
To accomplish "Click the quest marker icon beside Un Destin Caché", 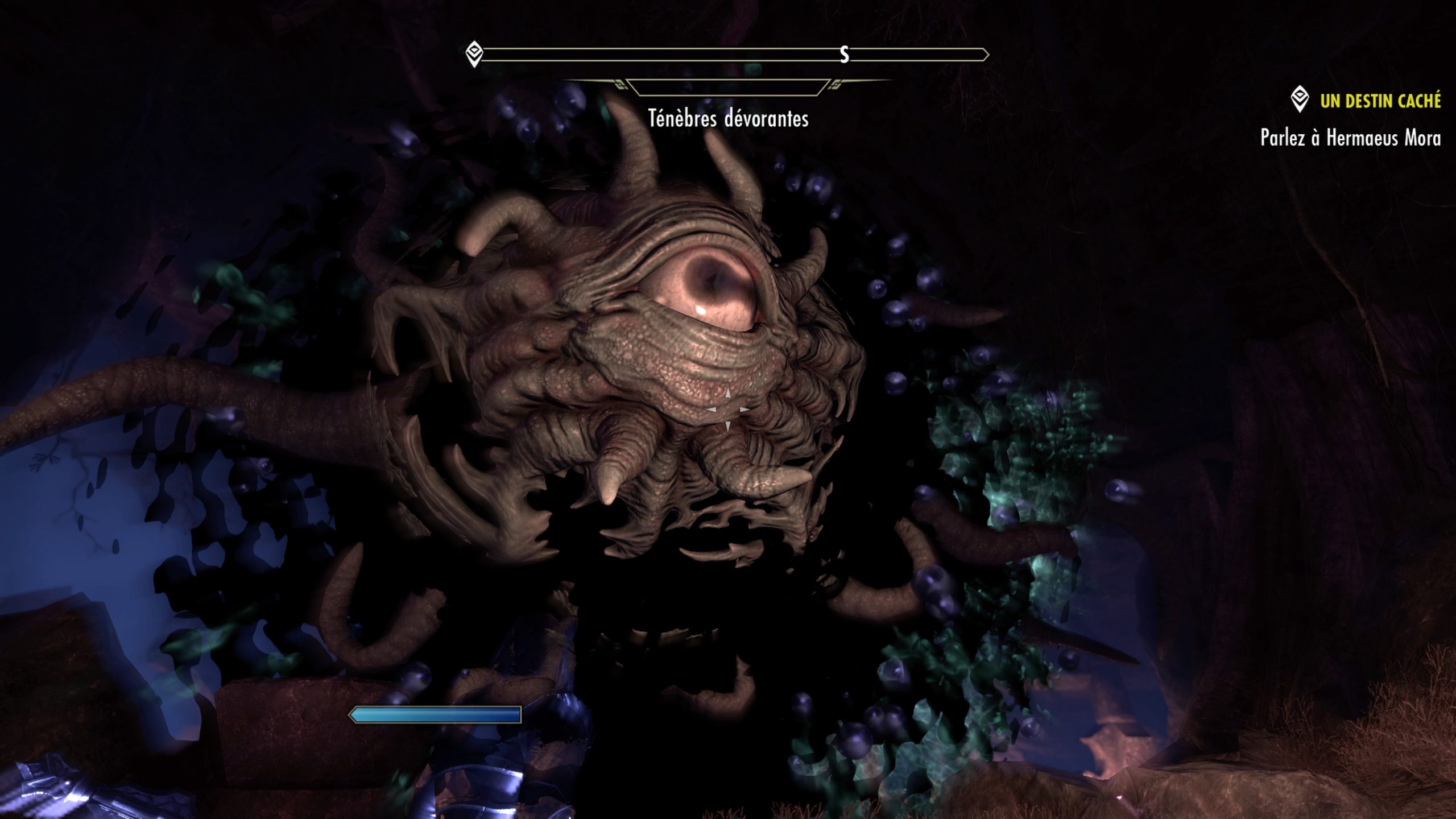I will [x=1299, y=100].
